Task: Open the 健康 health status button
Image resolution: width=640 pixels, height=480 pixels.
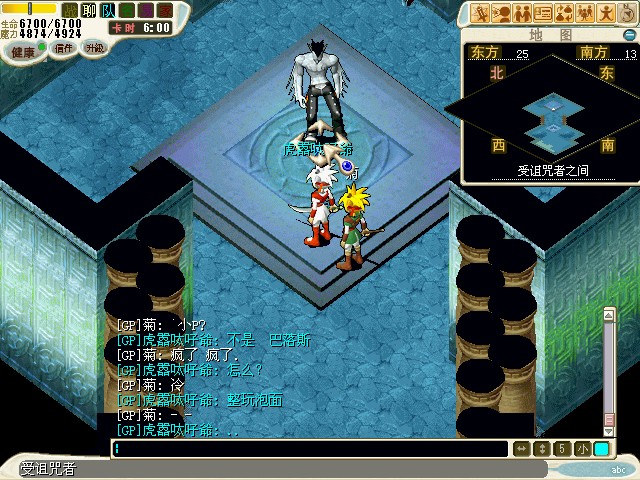Action: point(22,51)
